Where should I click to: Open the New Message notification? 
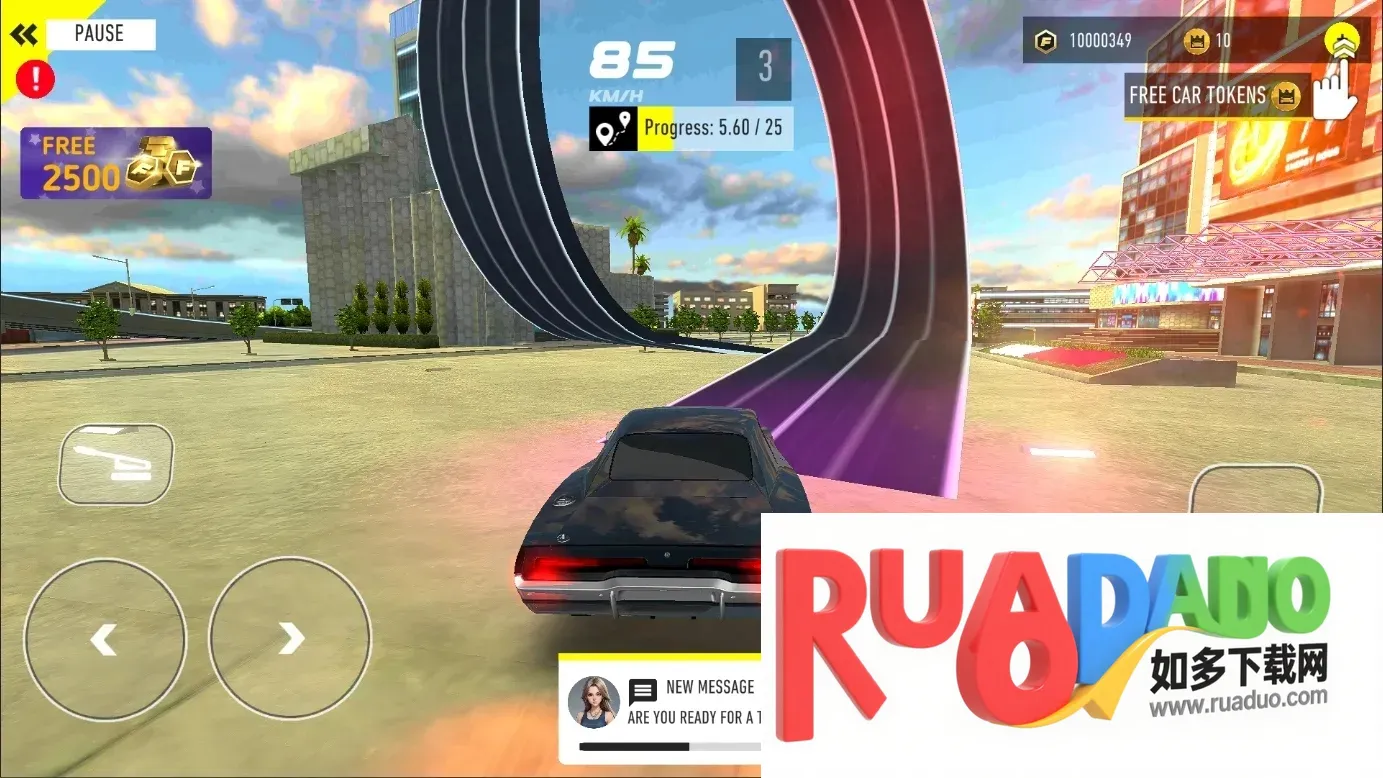point(660,704)
